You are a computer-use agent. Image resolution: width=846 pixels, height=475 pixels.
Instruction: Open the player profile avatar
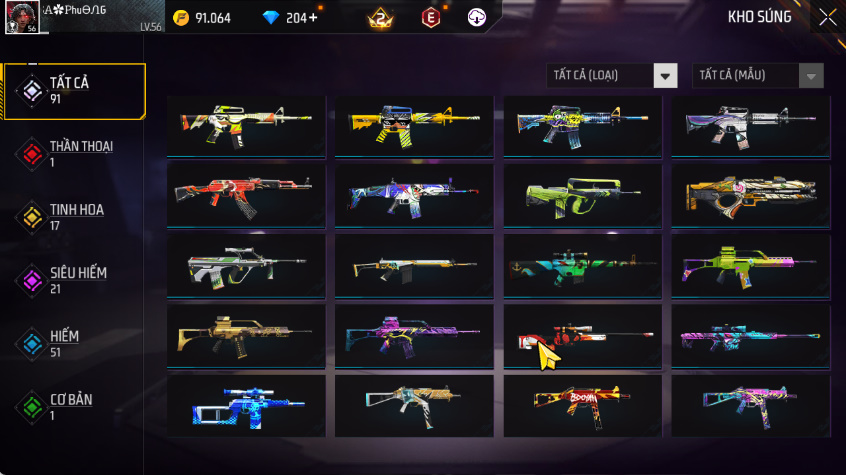[x=23, y=17]
